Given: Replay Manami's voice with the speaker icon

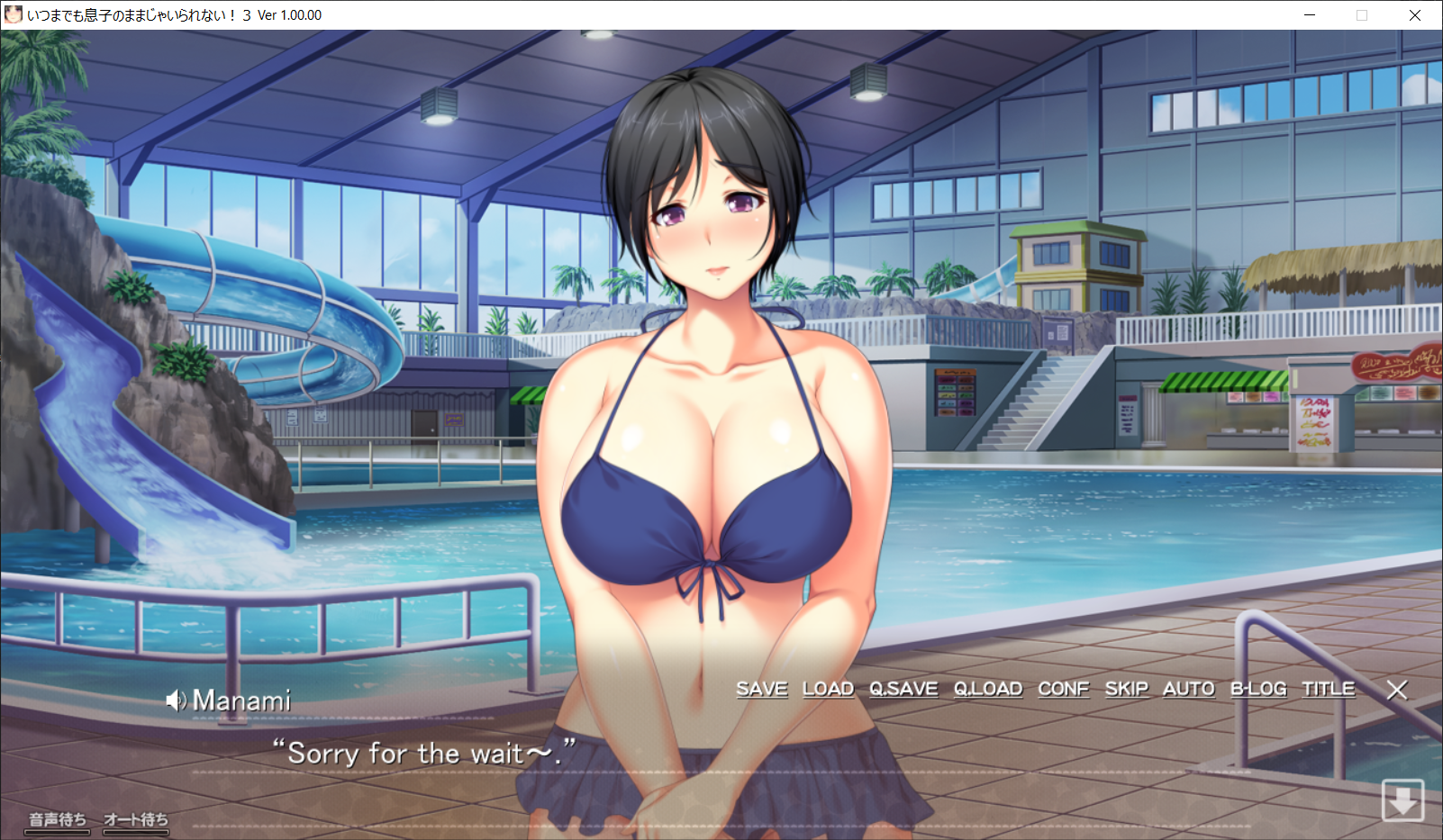Looking at the screenshot, I should coord(176,700).
